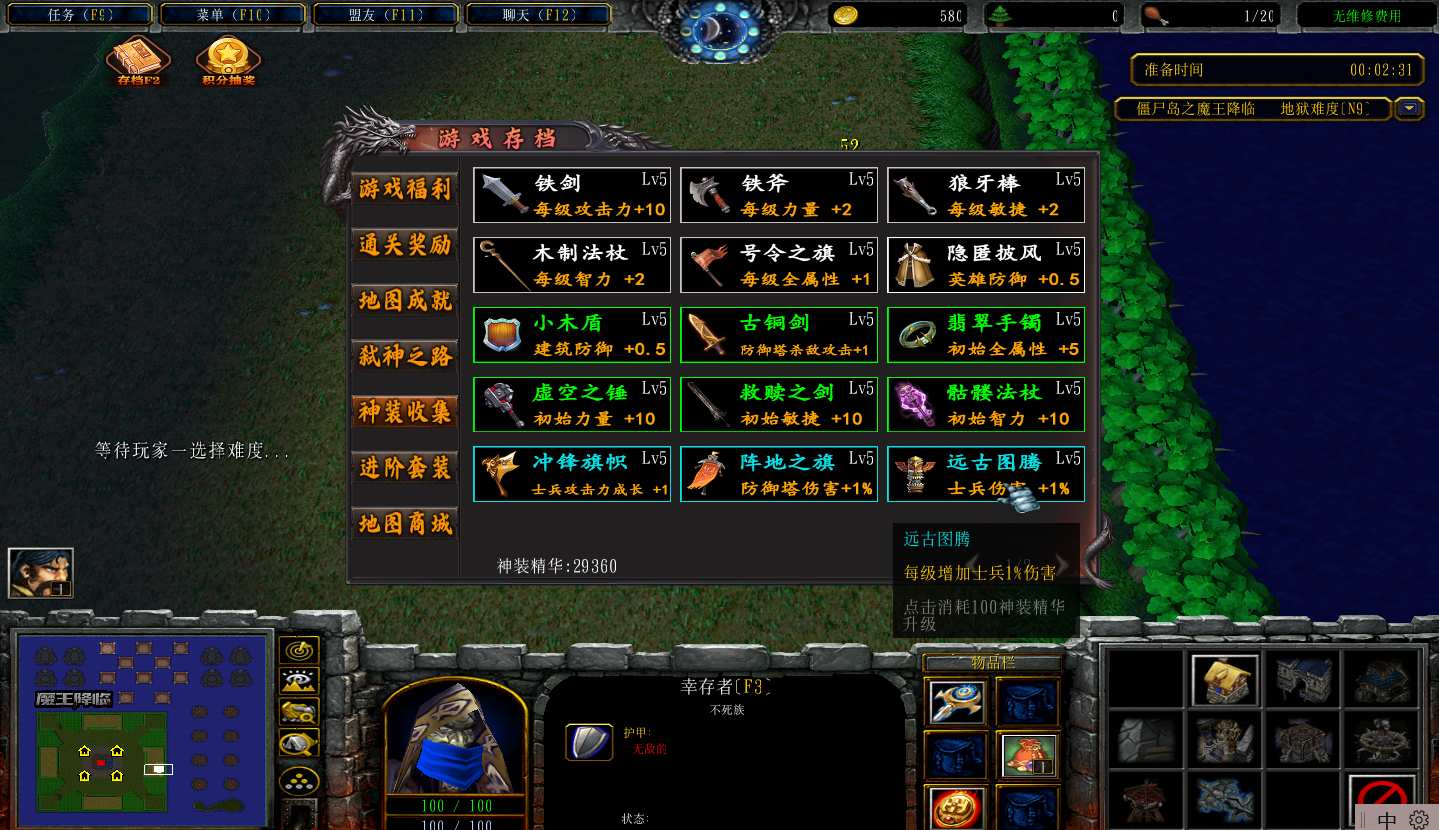Viewport: 1439px width, 830px height.
Task: Open the 聊天 (F12) chat log
Action: tap(539, 15)
